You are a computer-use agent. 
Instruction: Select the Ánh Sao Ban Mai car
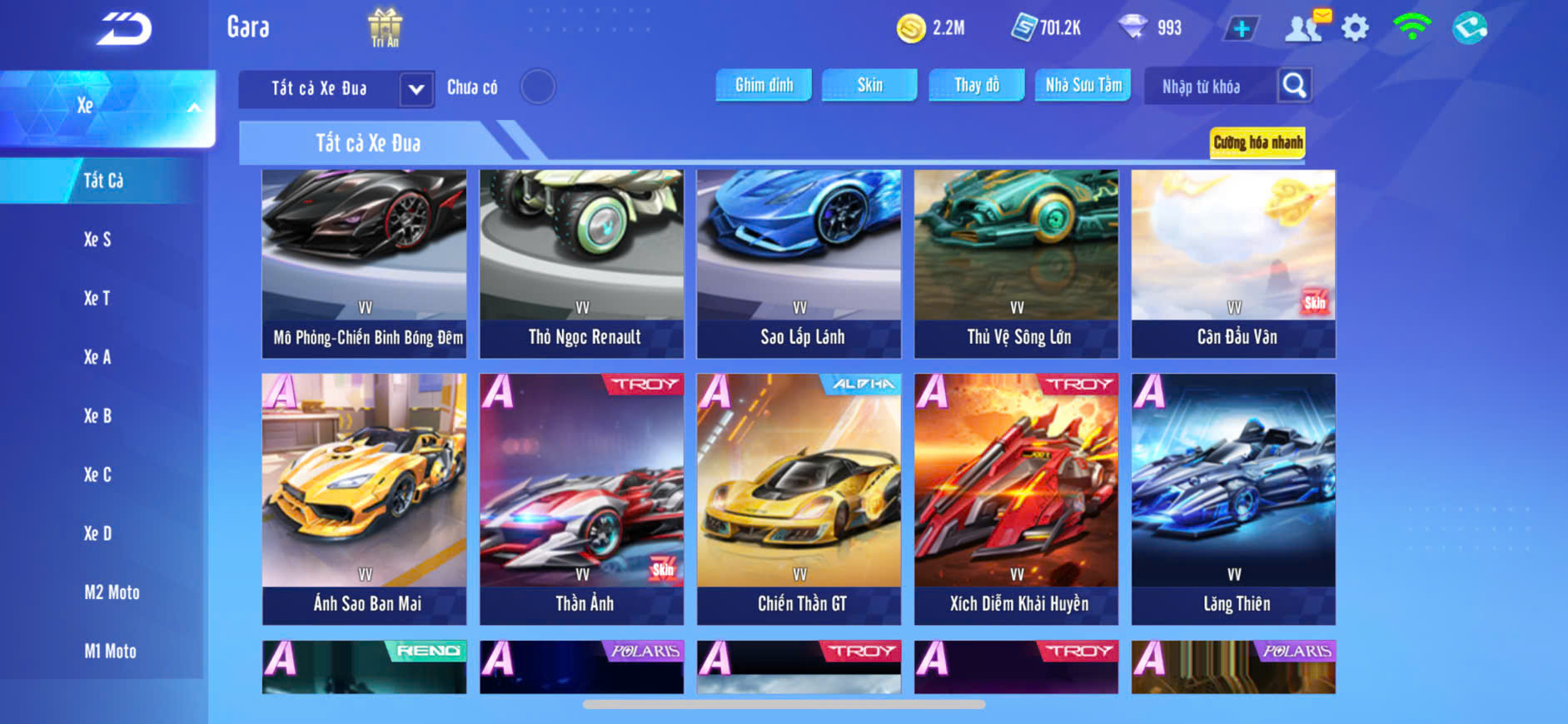(365, 498)
